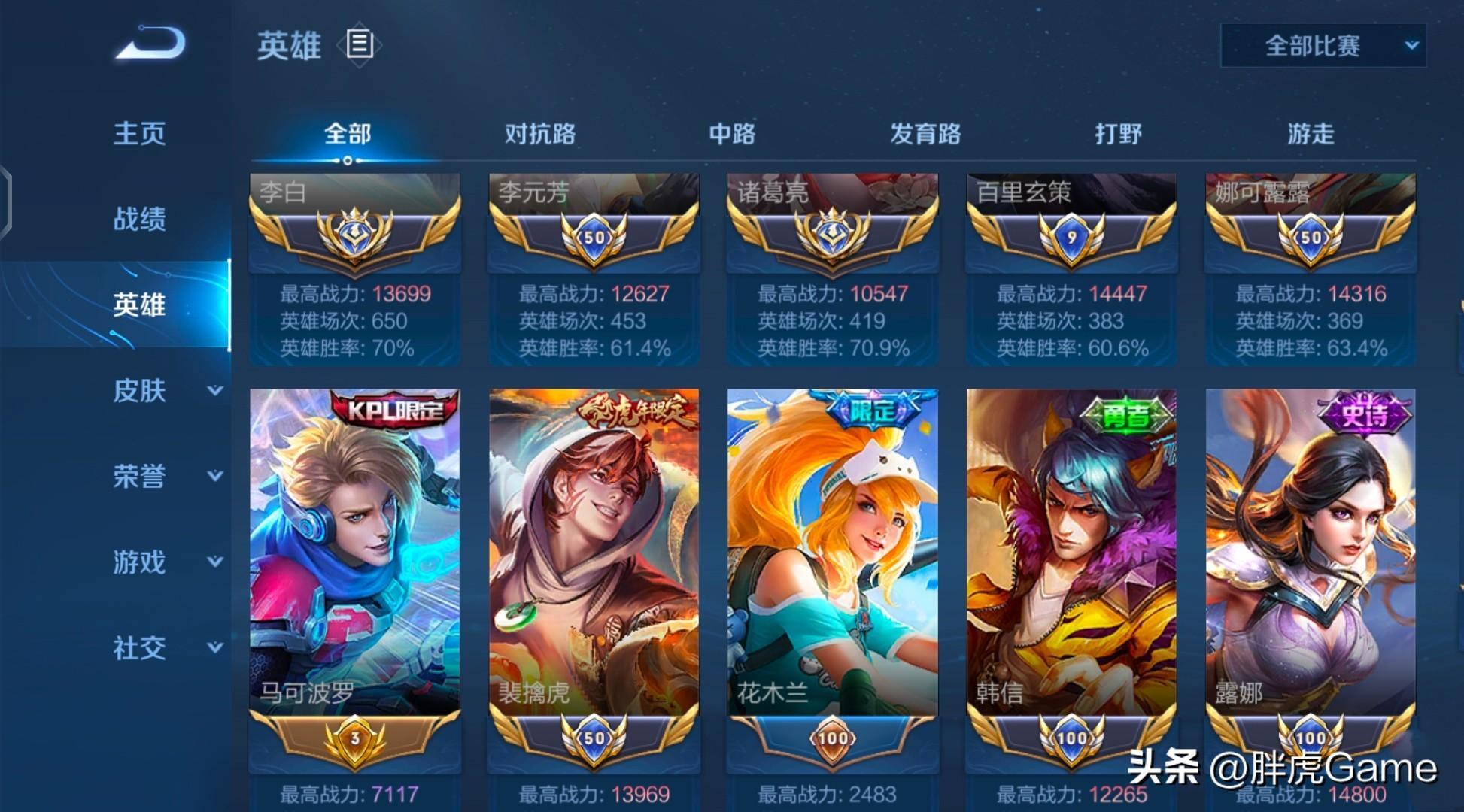Go back using the return arrow

point(150,44)
